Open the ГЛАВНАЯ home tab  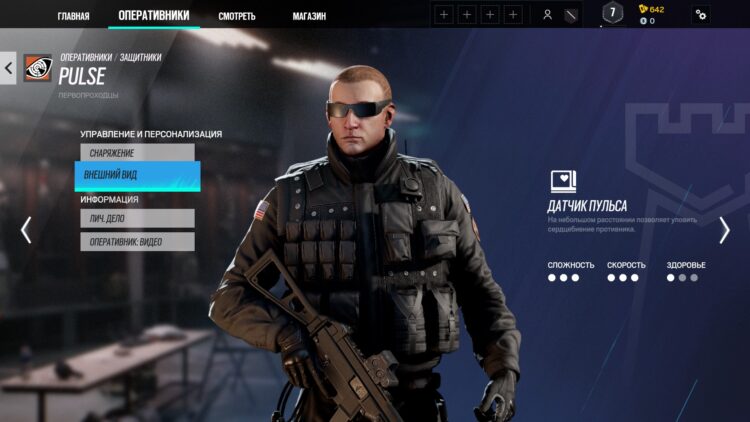click(73, 16)
